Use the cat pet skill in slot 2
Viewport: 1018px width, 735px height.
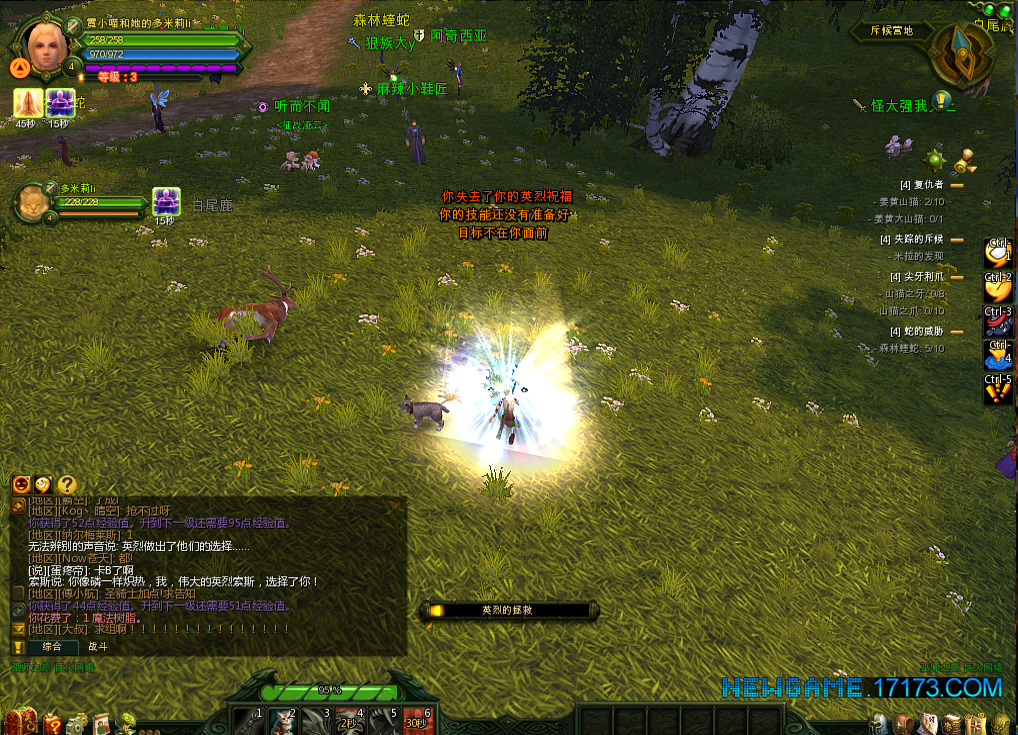point(283,721)
